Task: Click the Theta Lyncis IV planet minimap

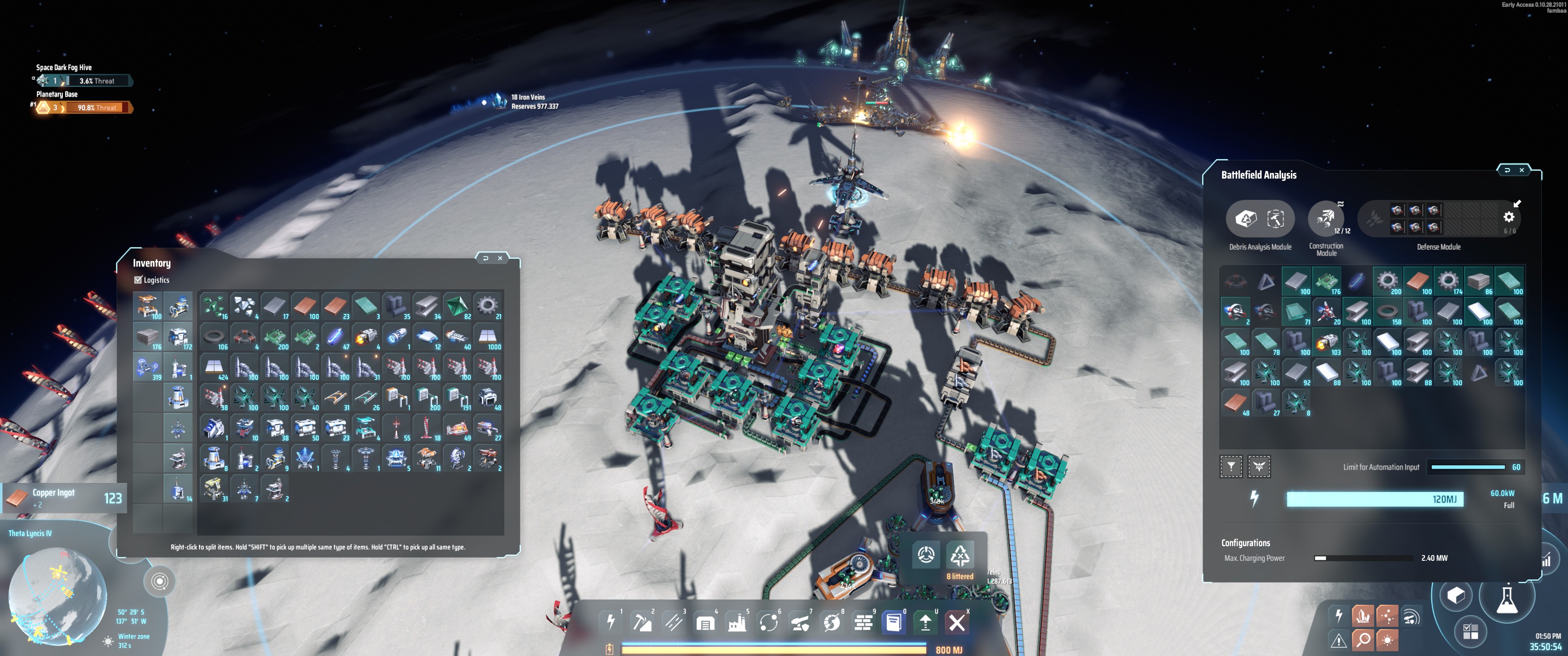Action: pos(58,593)
